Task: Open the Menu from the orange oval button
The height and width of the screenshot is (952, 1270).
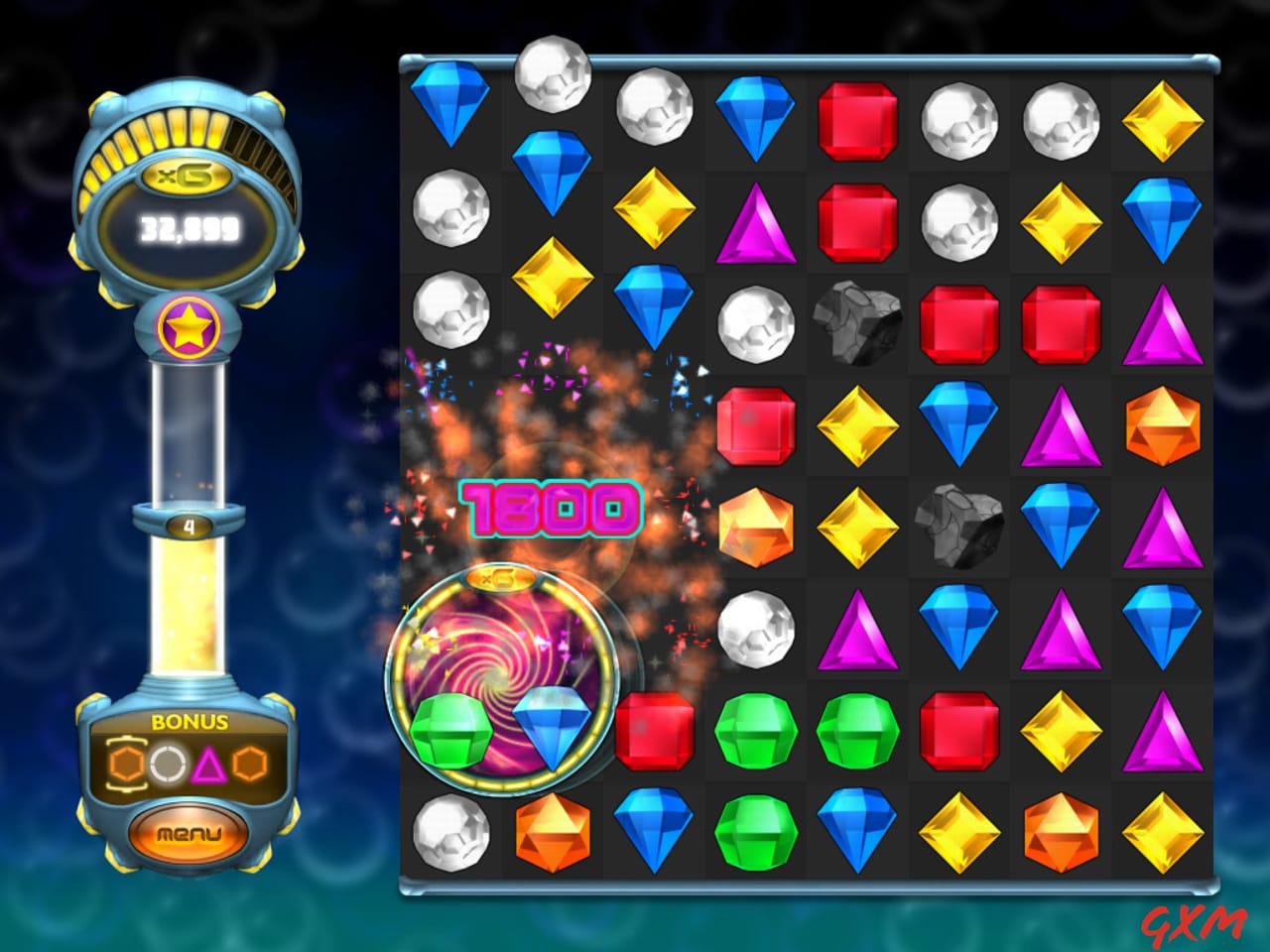Action: (189, 835)
